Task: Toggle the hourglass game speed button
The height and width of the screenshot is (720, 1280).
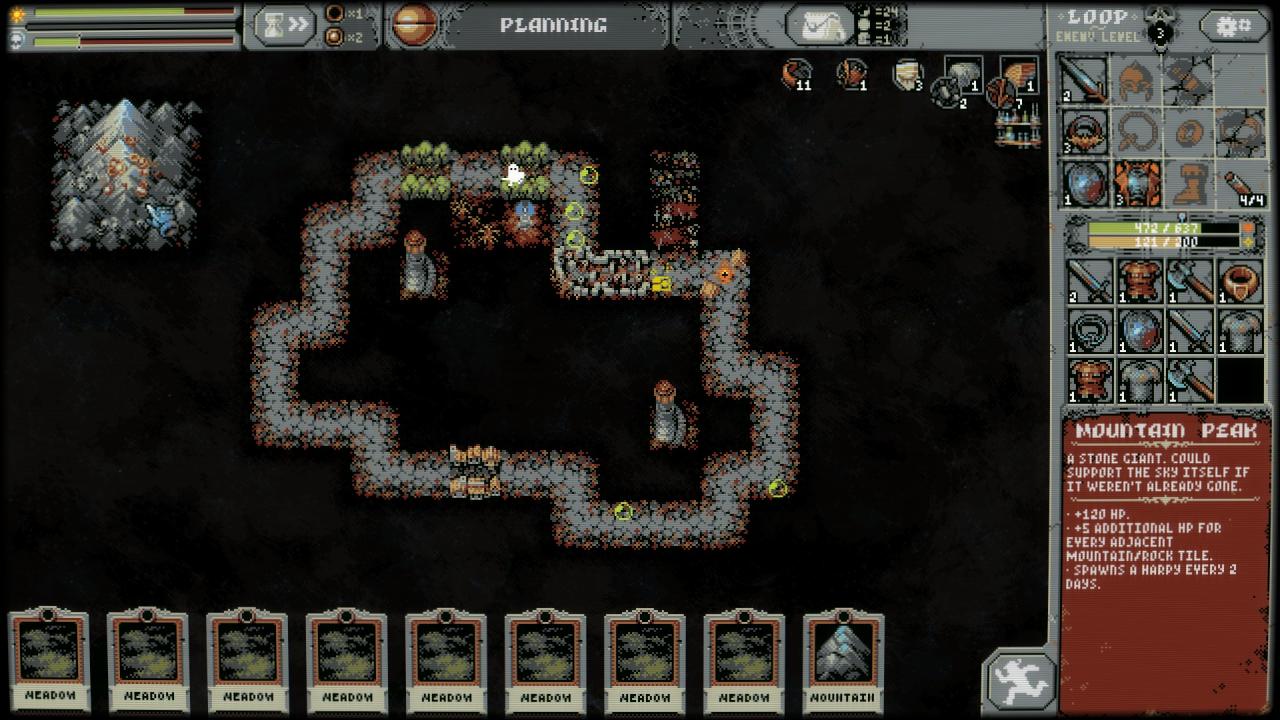Action: pos(284,26)
